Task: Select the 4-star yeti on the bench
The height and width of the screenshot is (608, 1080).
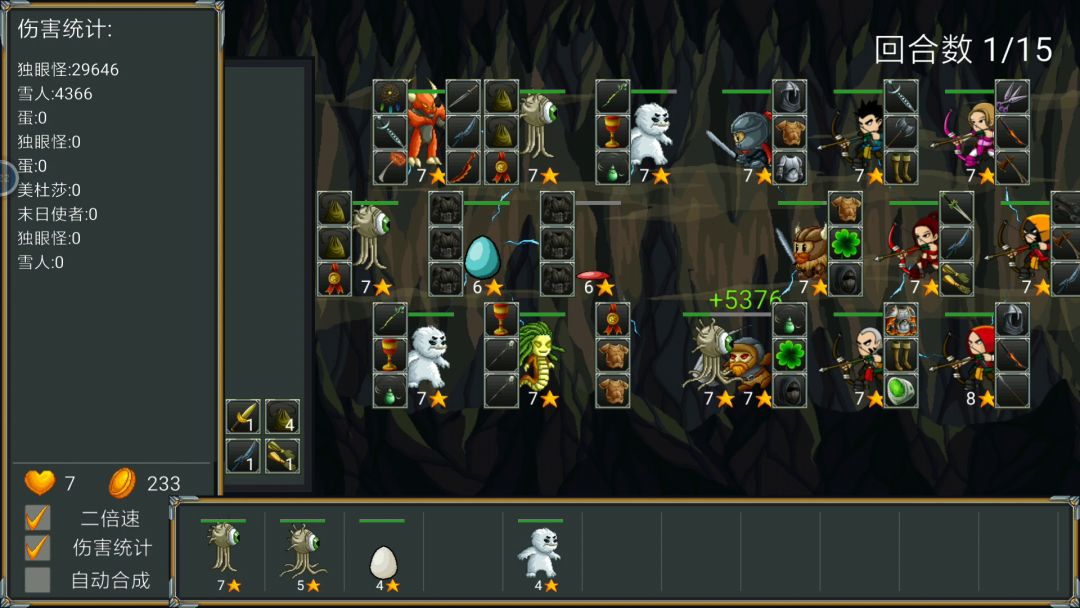Action: (540, 552)
